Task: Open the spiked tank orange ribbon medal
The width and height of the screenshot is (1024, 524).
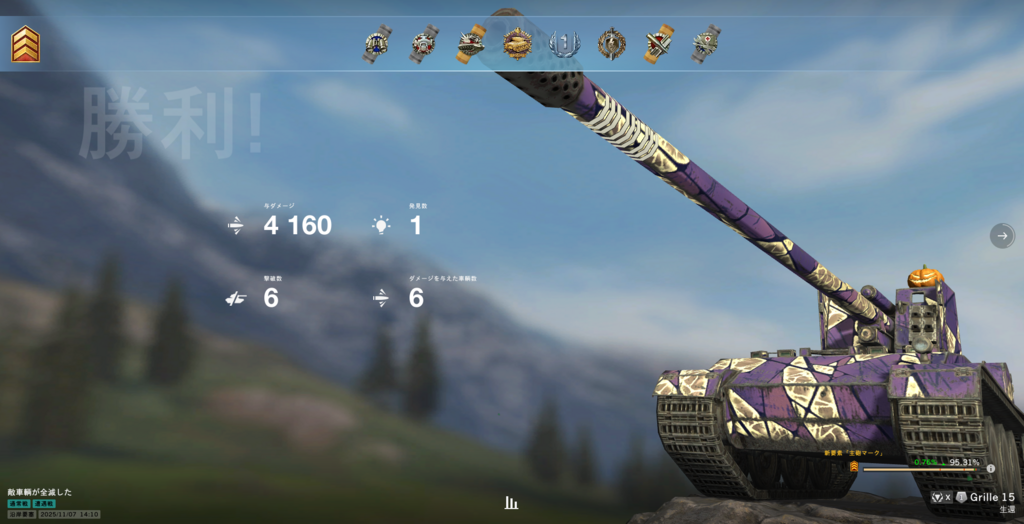Action: tap(470, 44)
